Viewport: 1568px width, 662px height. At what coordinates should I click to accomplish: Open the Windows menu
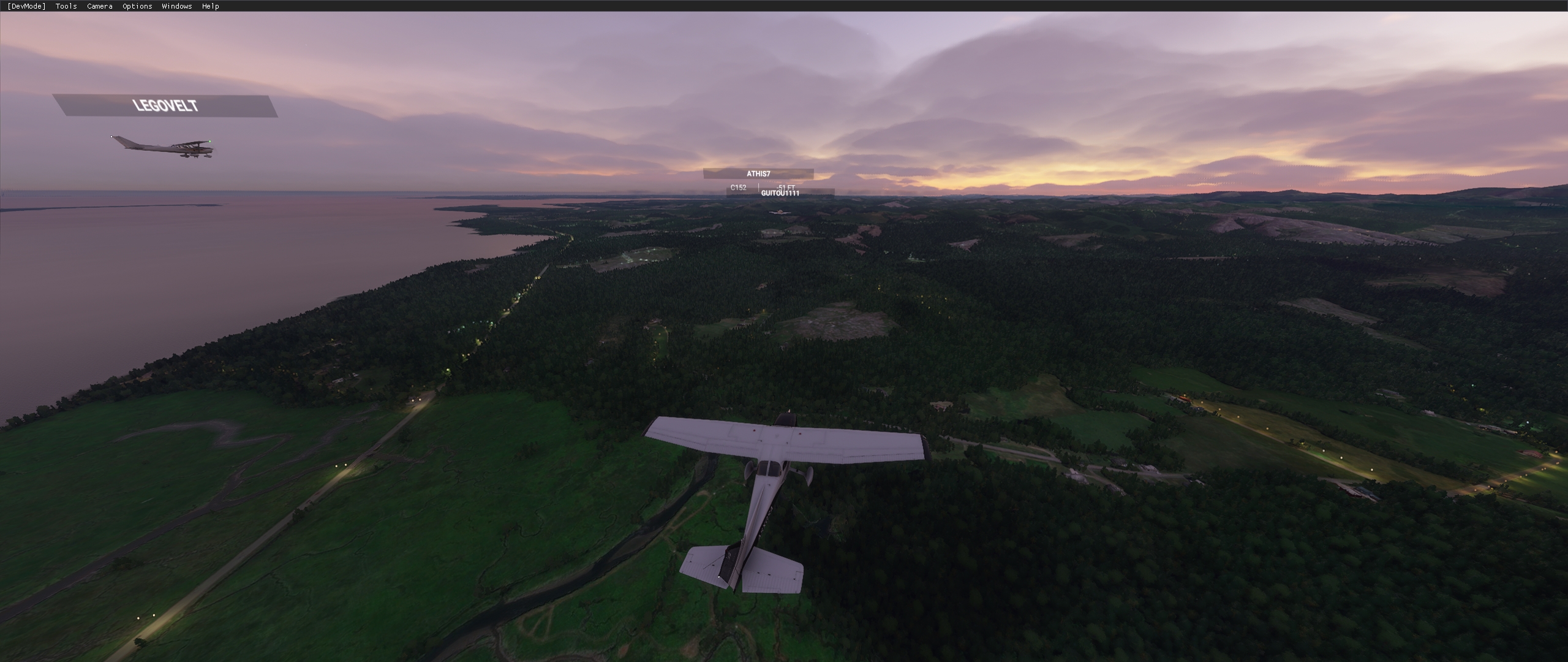tap(176, 6)
